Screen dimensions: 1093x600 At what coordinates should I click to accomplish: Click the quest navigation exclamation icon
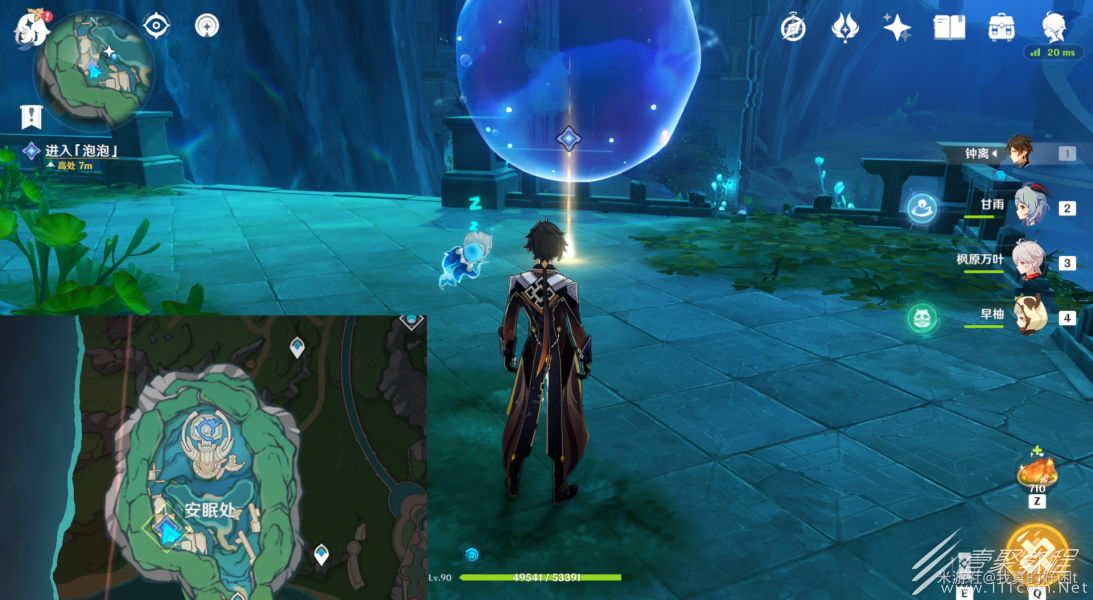(x=31, y=117)
